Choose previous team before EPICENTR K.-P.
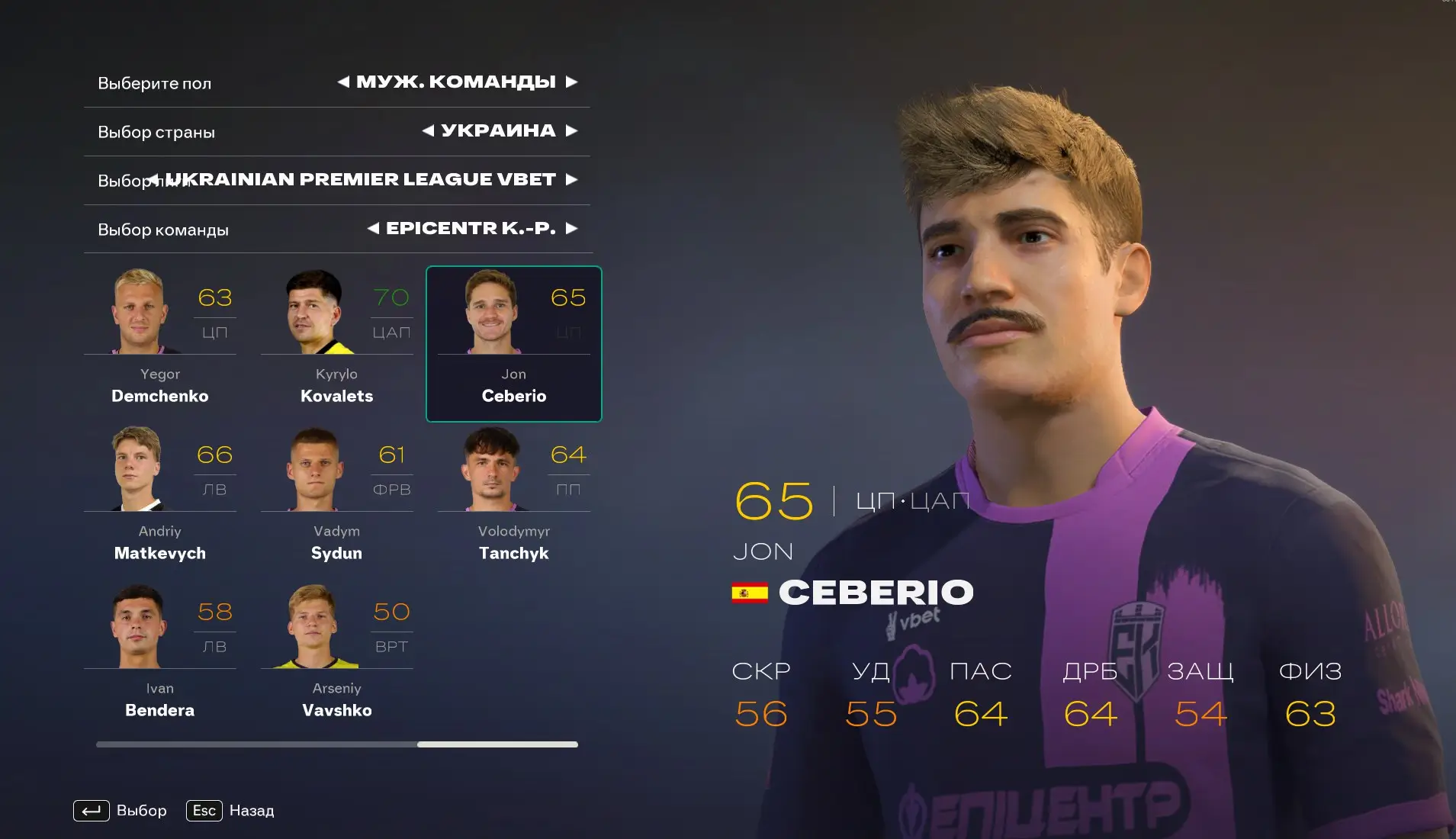Screen dimensions: 1456x839 click(x=373, y=228)
